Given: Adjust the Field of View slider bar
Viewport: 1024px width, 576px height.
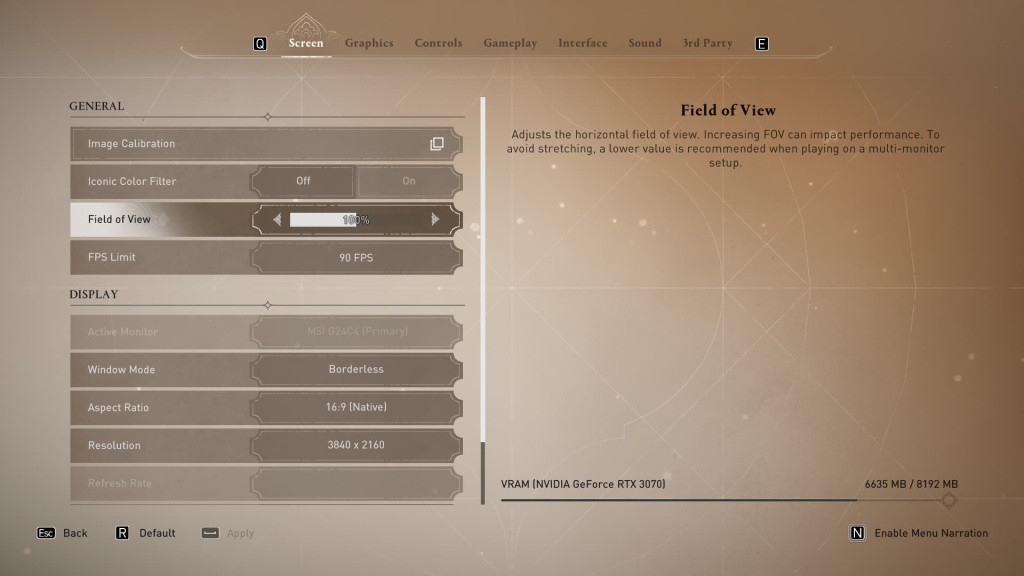Looking at the screenshot, I should [355, 219].
